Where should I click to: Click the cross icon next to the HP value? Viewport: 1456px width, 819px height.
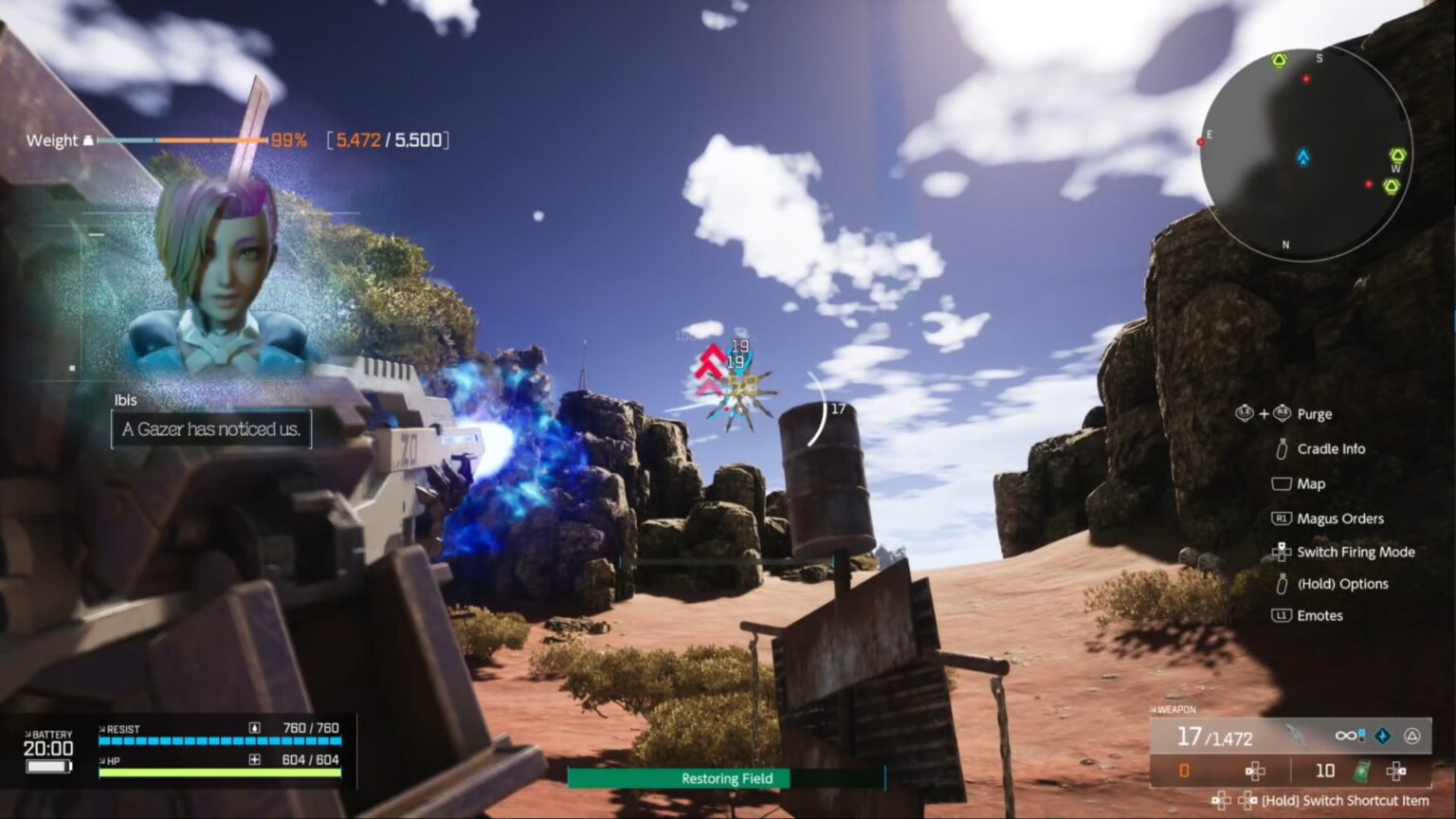[x=254, y=760]
